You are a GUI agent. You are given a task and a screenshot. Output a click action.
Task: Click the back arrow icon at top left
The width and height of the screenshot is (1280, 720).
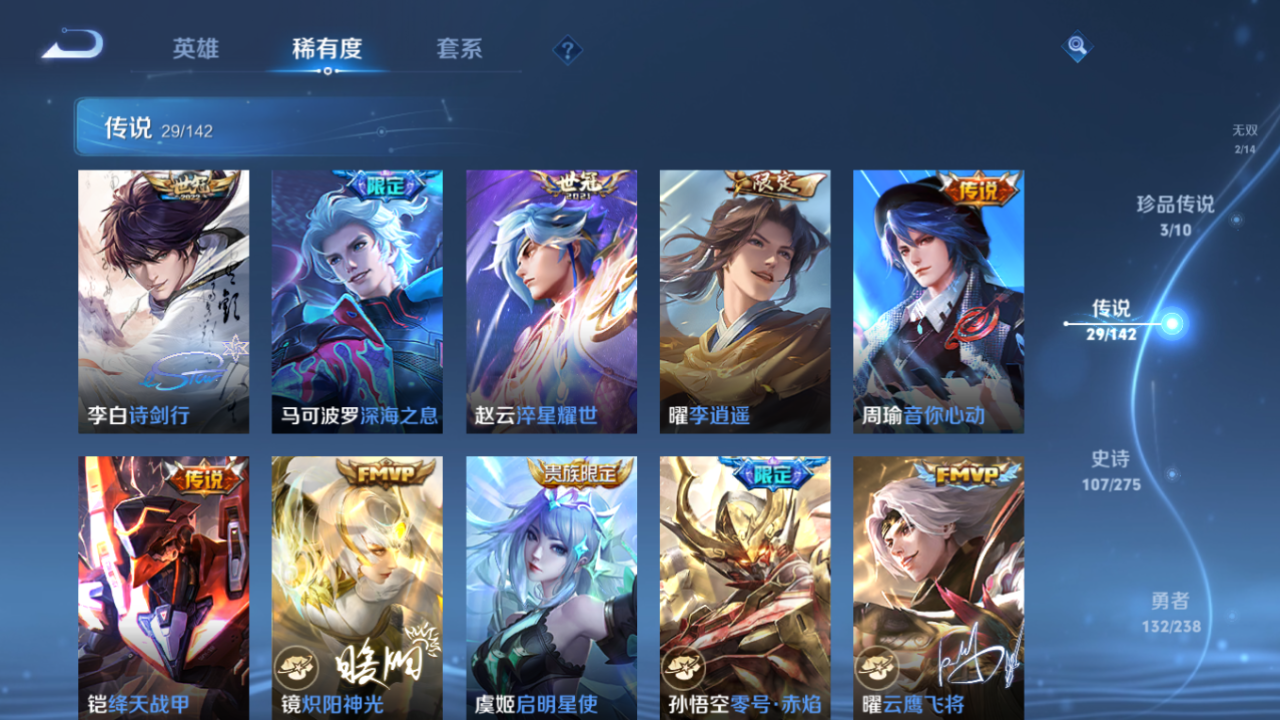(x=70, y=42)
